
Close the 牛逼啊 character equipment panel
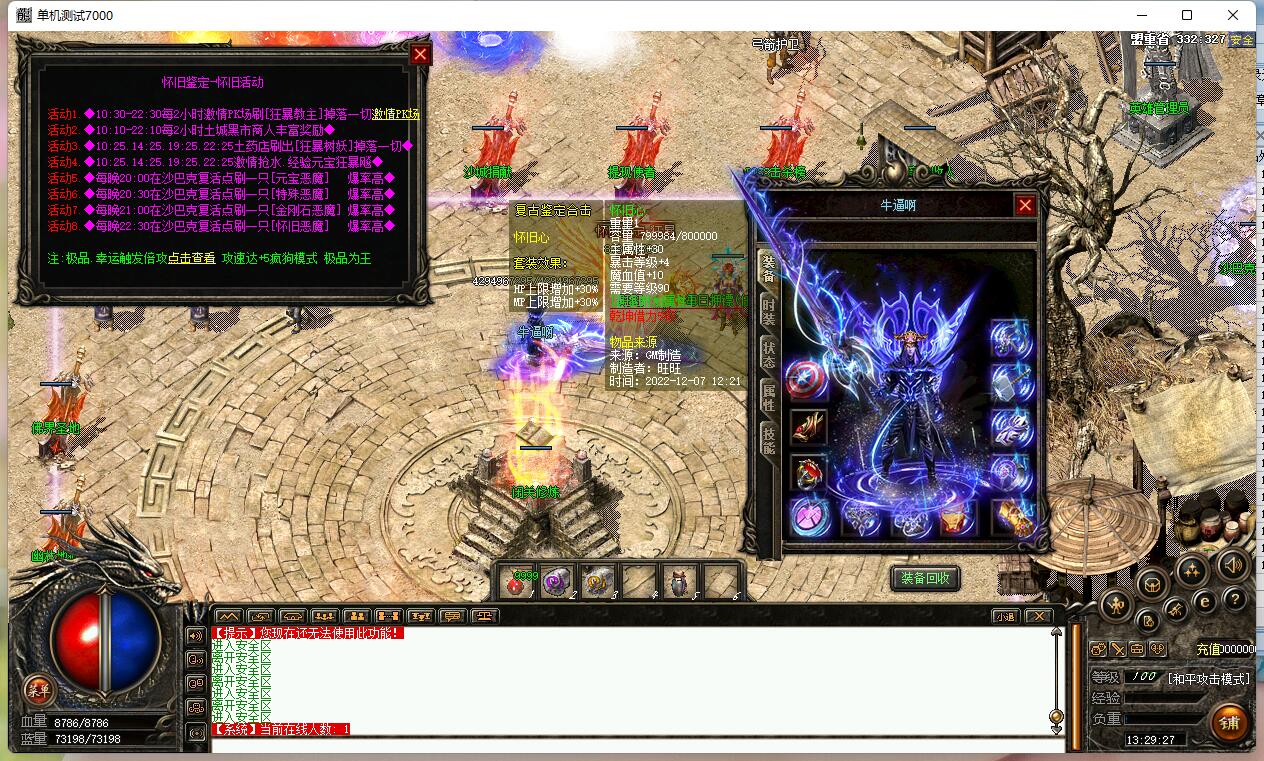[x=1025, y=205]
